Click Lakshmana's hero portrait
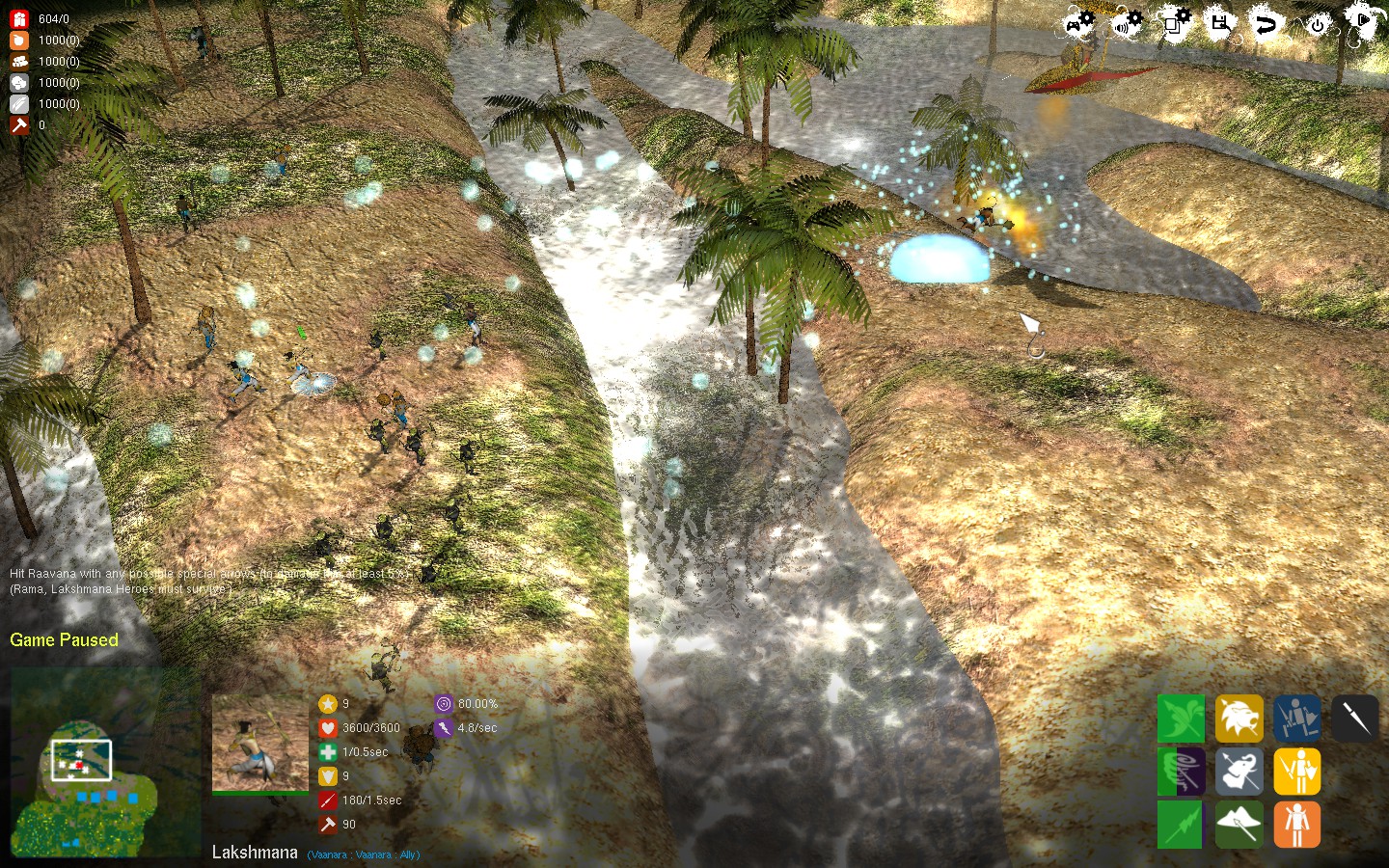The image size is (1389, 868). click(x=259, y=743)
